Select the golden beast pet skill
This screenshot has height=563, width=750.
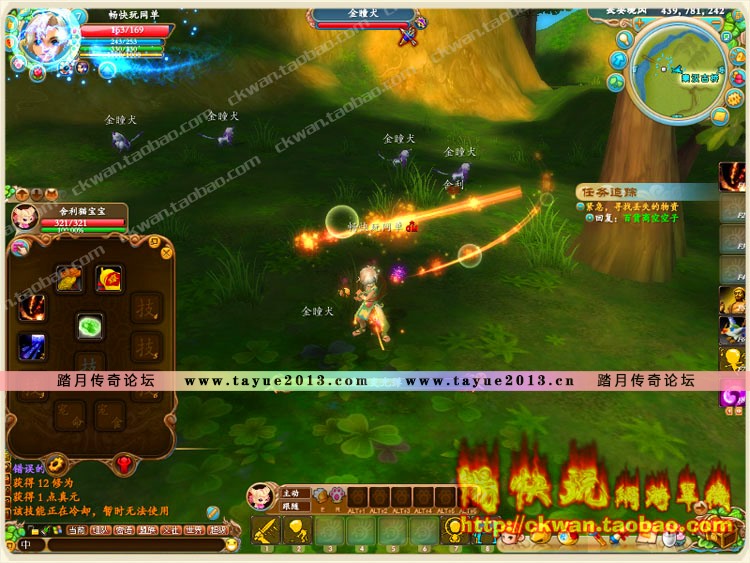pos(69,278)
